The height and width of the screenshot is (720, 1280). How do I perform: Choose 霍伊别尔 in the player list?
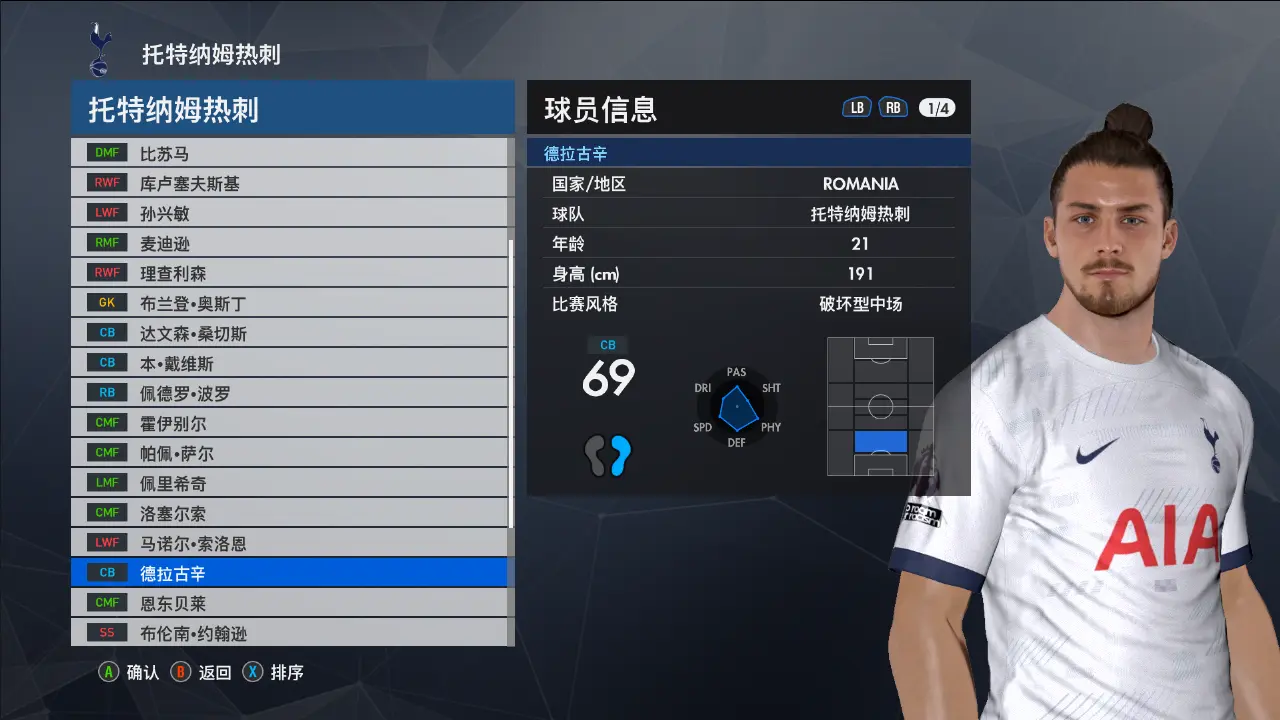290,424
